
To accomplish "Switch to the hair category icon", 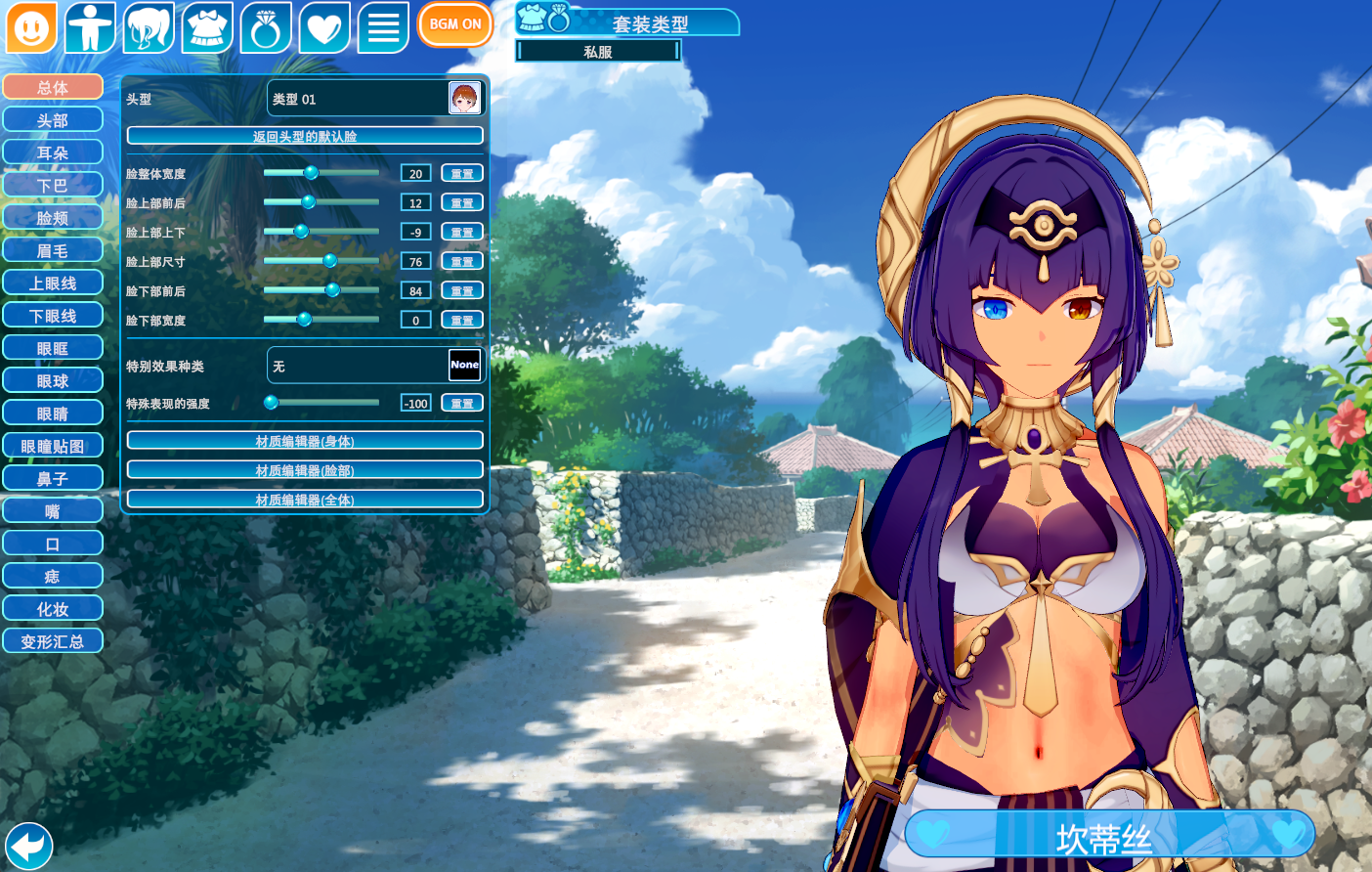I will click(149, 27).
